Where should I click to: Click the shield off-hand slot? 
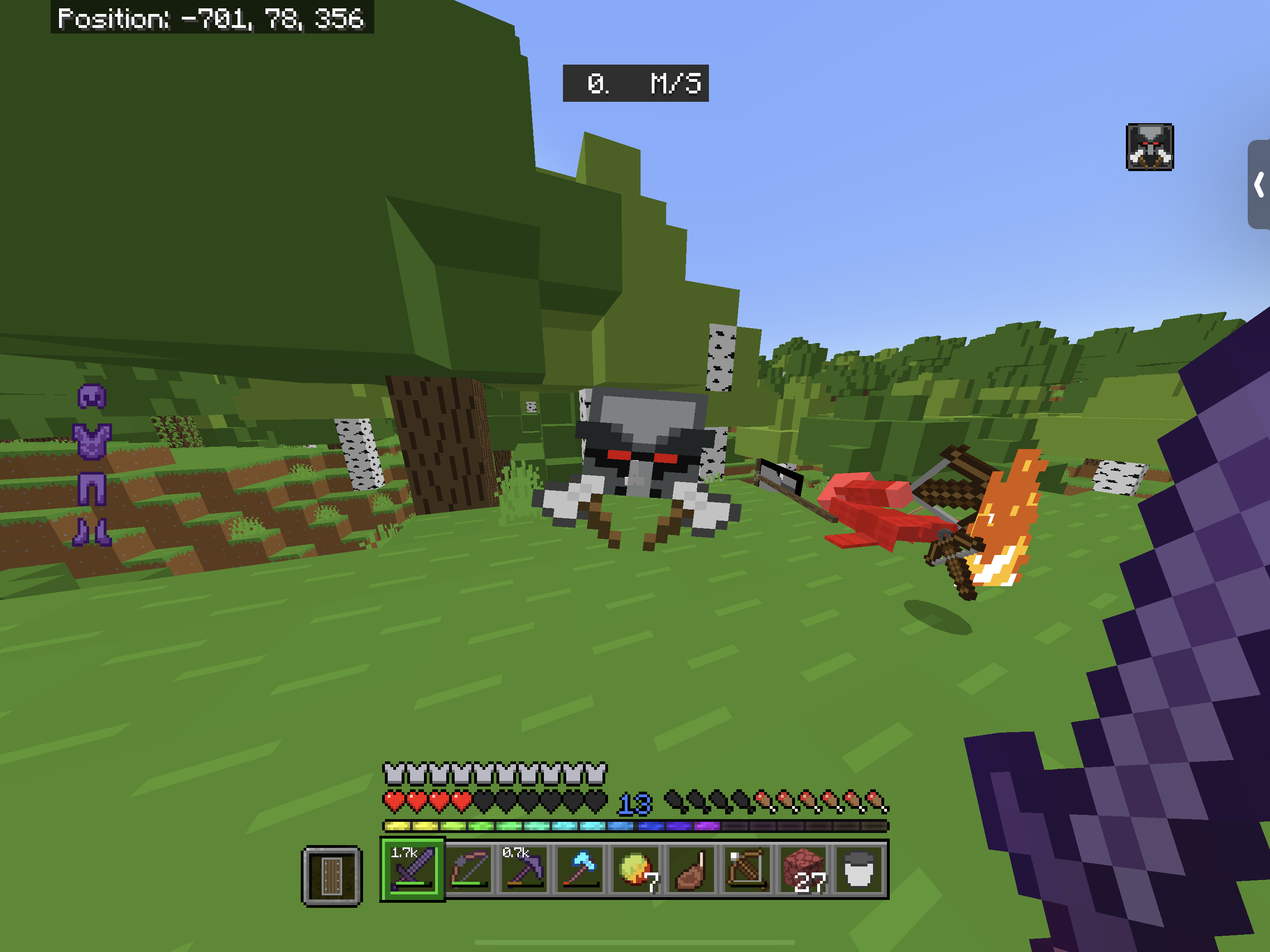coord(332,876)
